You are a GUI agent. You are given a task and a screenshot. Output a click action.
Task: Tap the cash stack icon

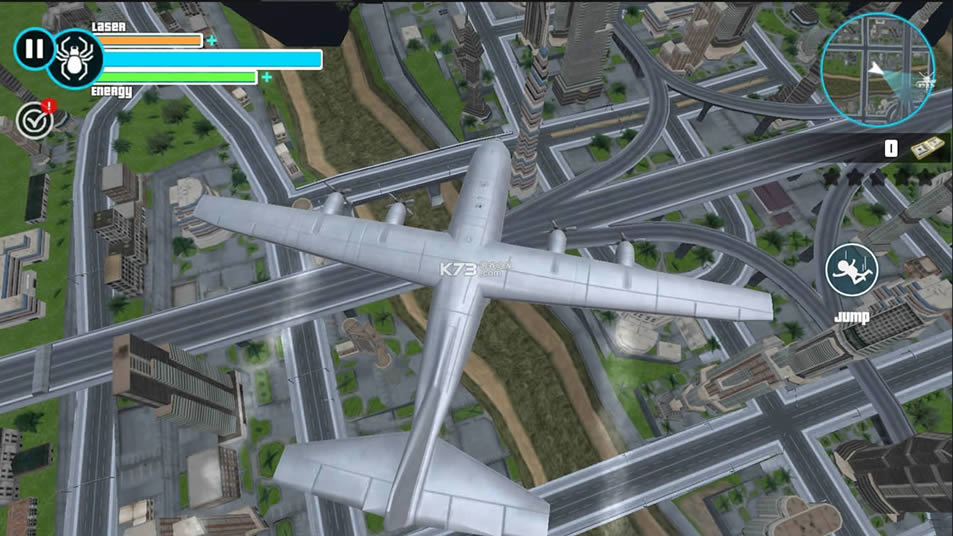pyautogui.click(x=925, y=148)
